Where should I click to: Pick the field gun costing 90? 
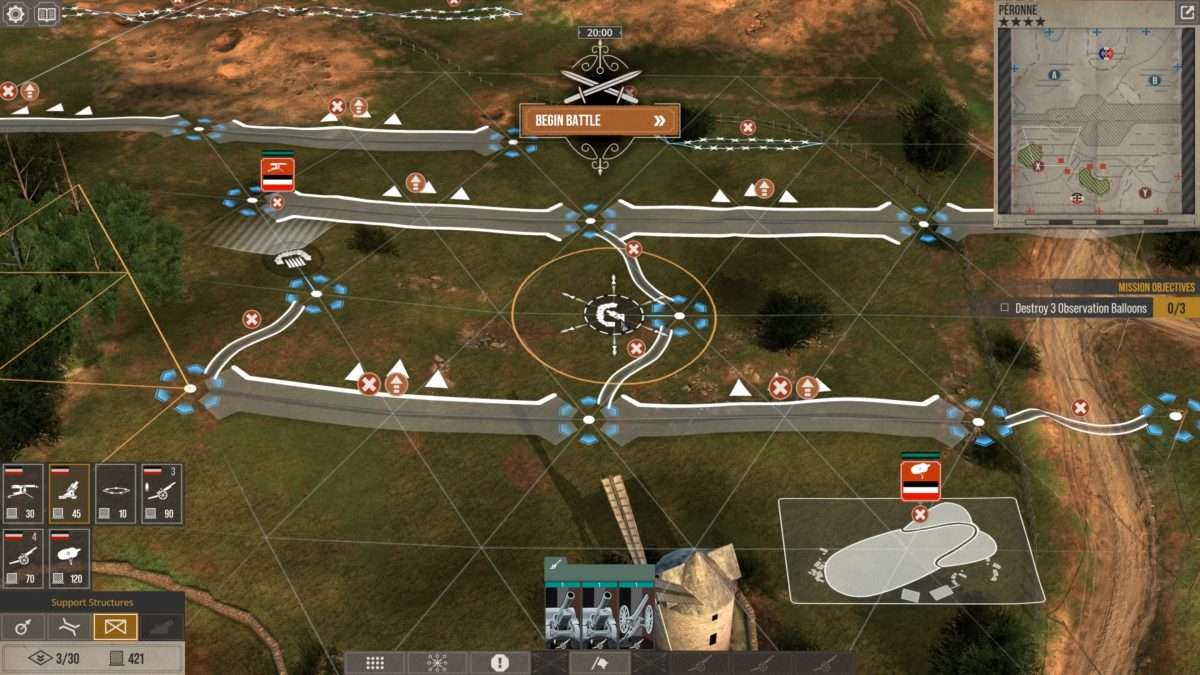[161, 494]
